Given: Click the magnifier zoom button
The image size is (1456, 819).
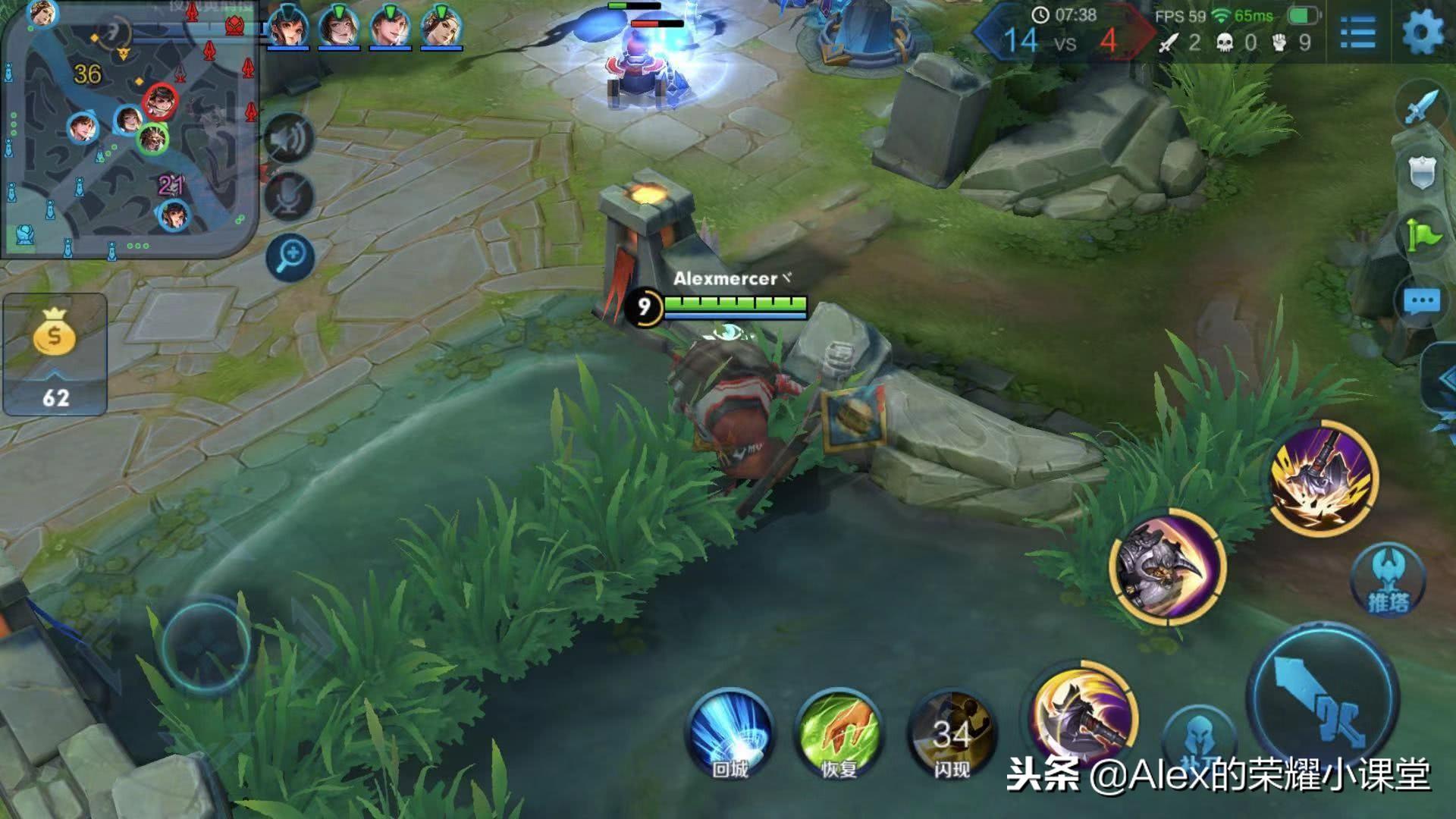Looking at the screenshot, I should coord(290,257).
